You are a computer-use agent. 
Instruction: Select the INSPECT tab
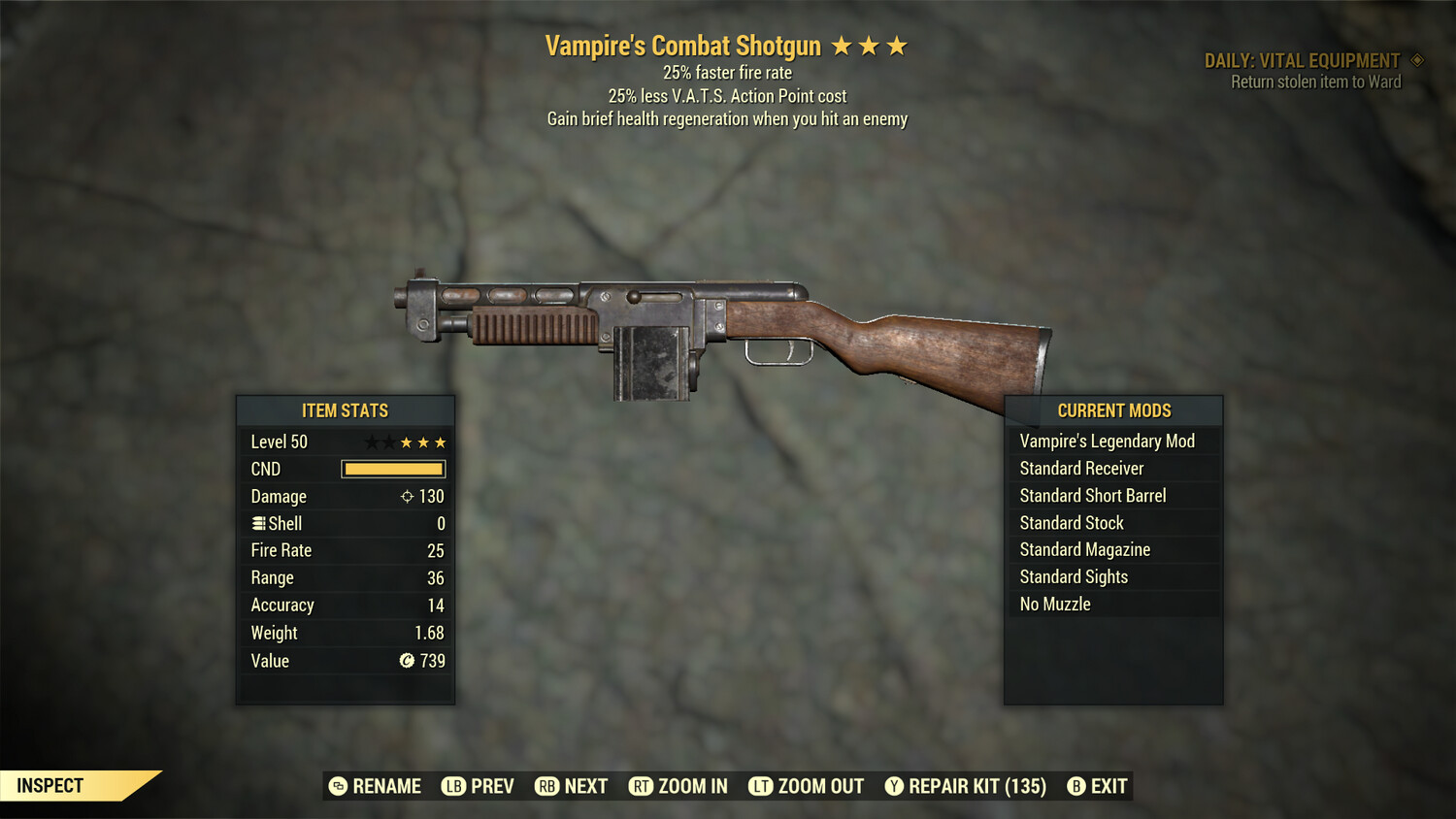click(50, 785)
